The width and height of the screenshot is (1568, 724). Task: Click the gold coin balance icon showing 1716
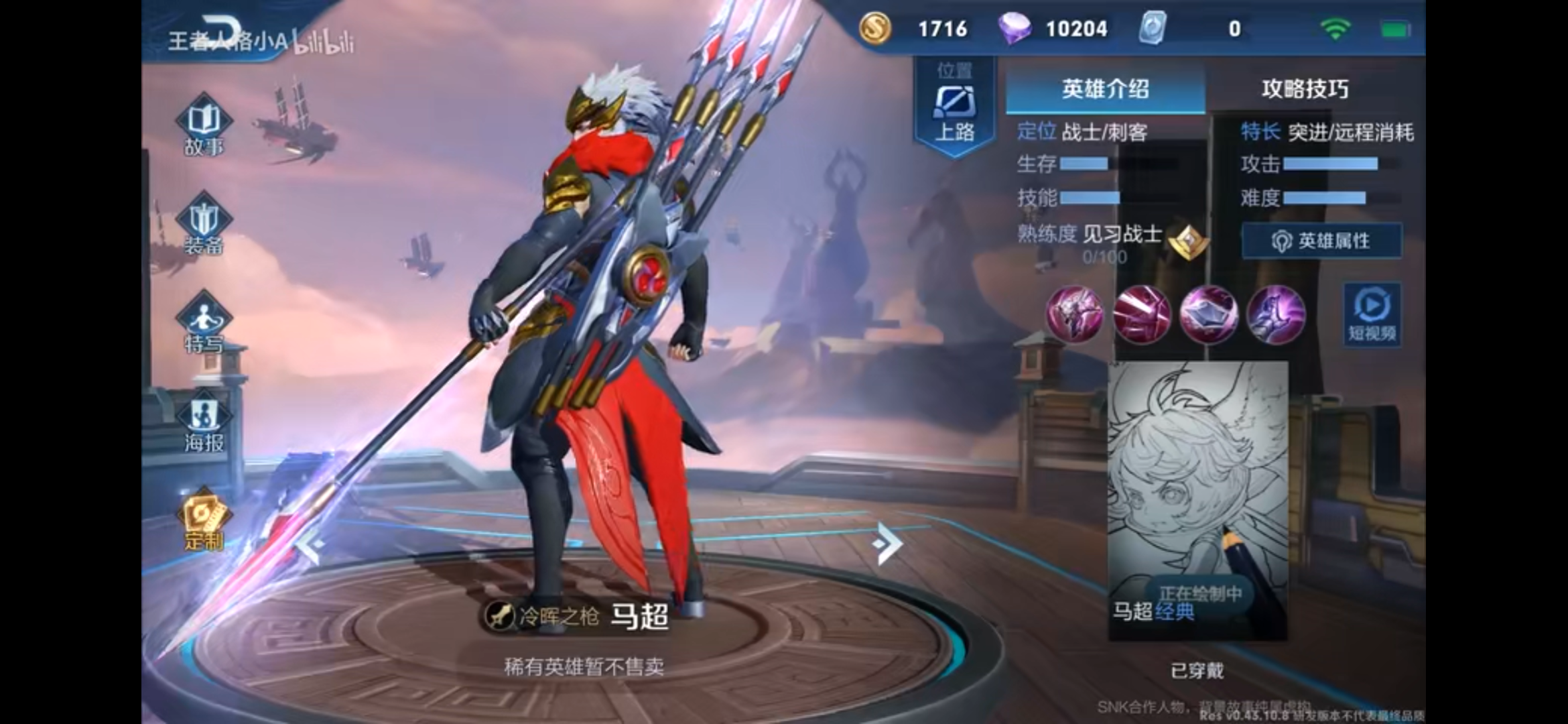877,29
